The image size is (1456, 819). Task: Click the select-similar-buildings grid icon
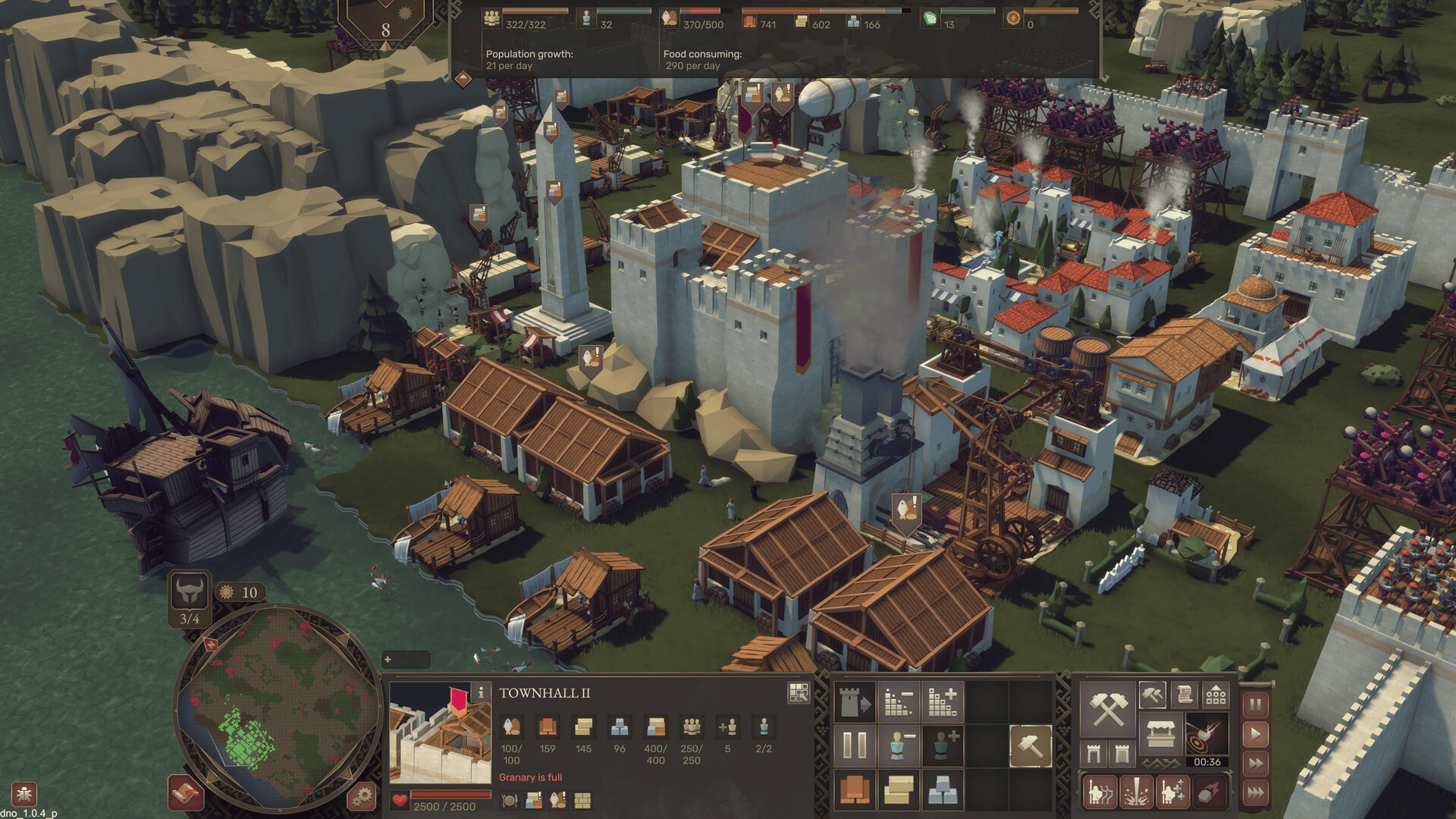coord(799,692)
